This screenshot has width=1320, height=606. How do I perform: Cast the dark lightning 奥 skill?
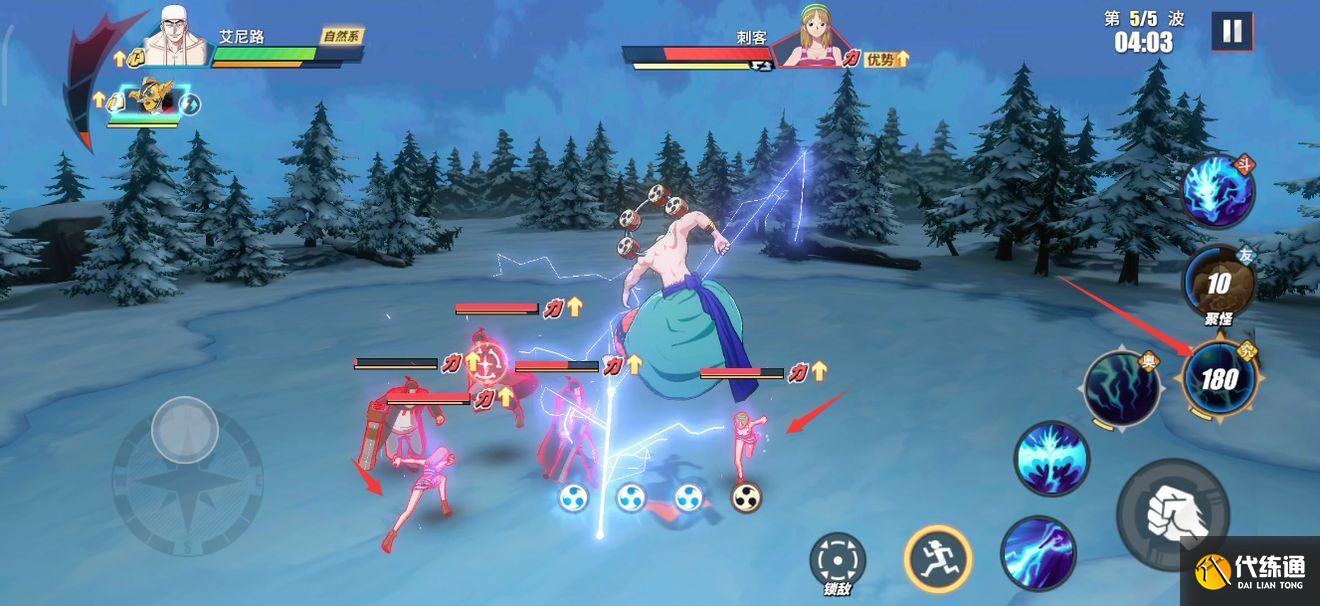click(1123, 388)
